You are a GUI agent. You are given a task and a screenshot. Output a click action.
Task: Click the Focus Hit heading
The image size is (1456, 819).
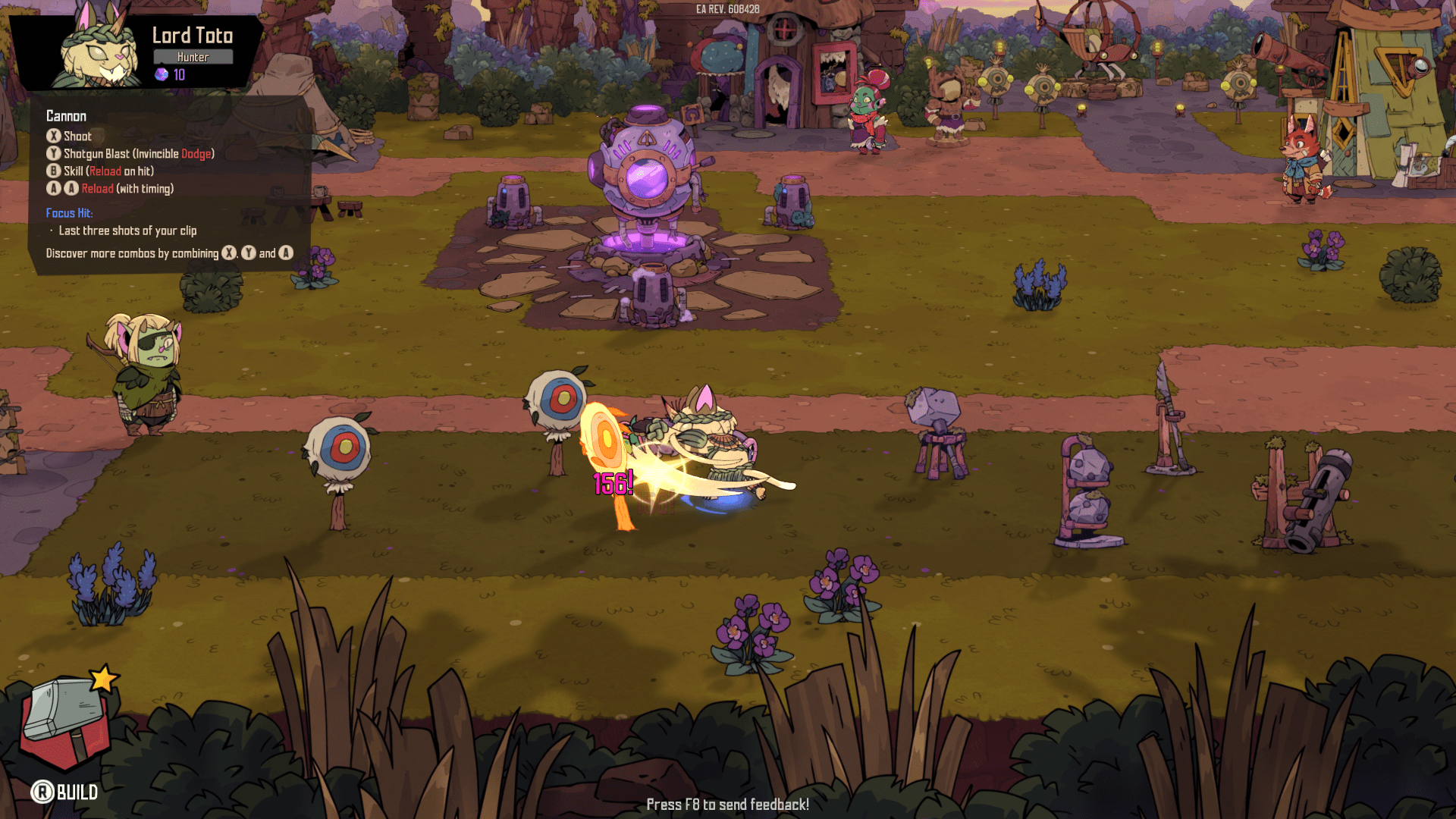(69, 213)
